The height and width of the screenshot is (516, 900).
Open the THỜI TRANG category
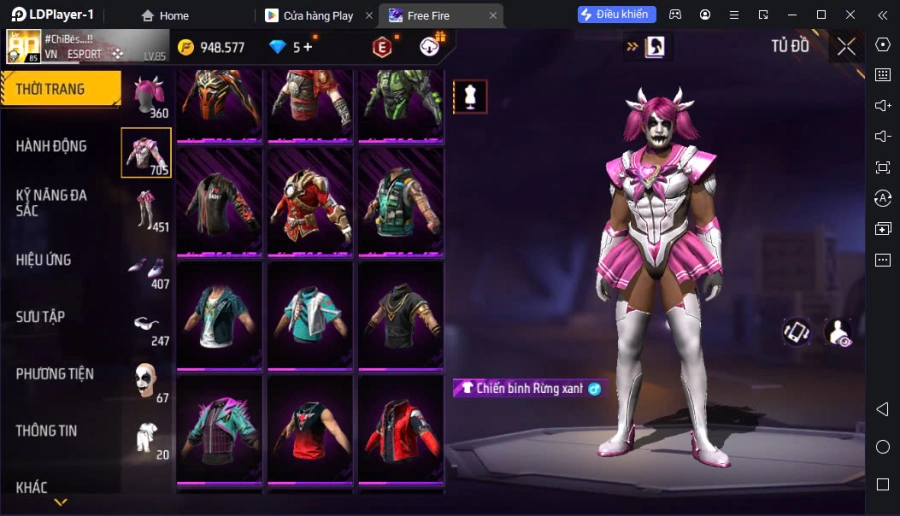tap(60, 89)
